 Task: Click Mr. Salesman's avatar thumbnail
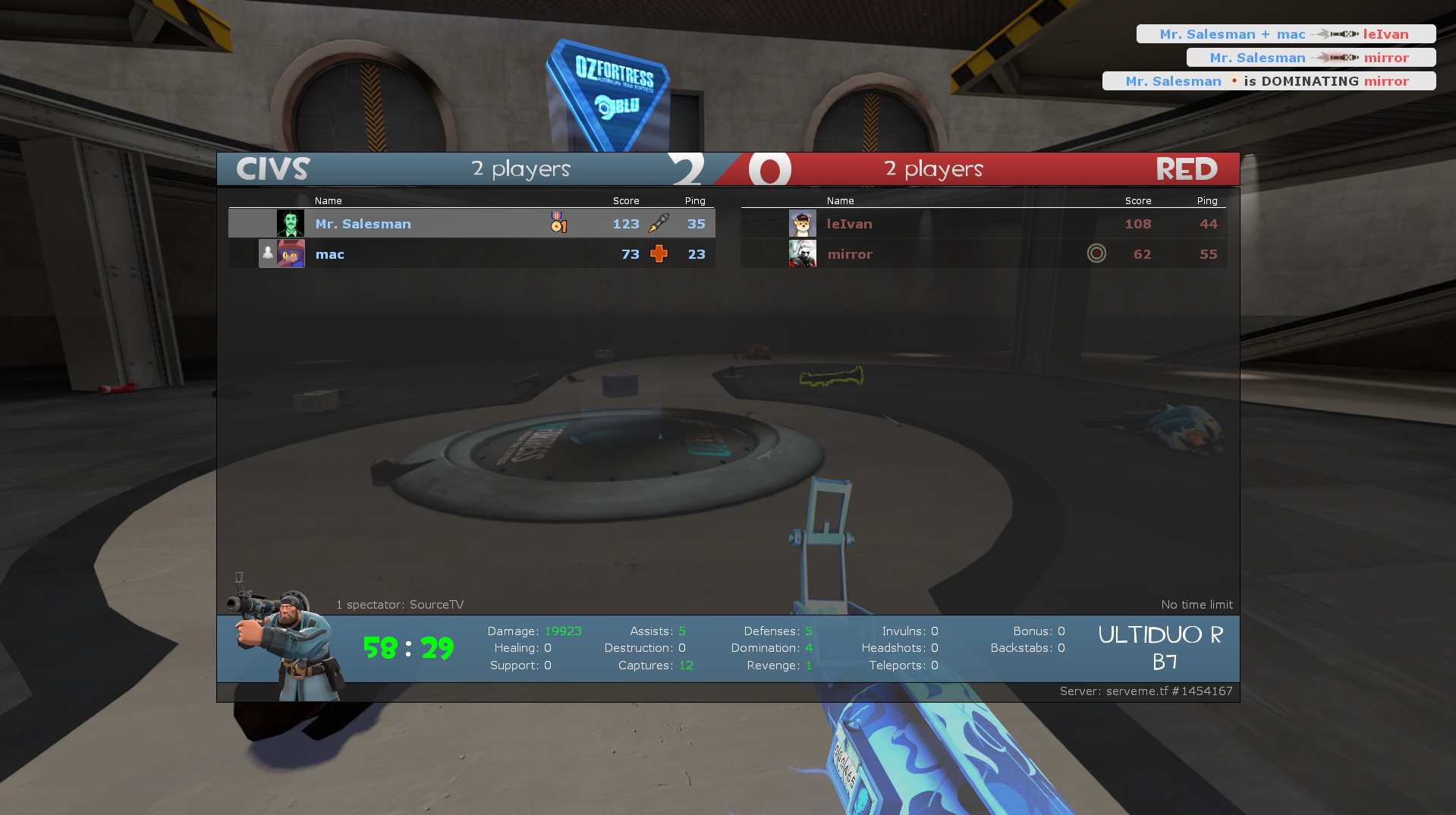pyautogui.click(x=290, y=224)
